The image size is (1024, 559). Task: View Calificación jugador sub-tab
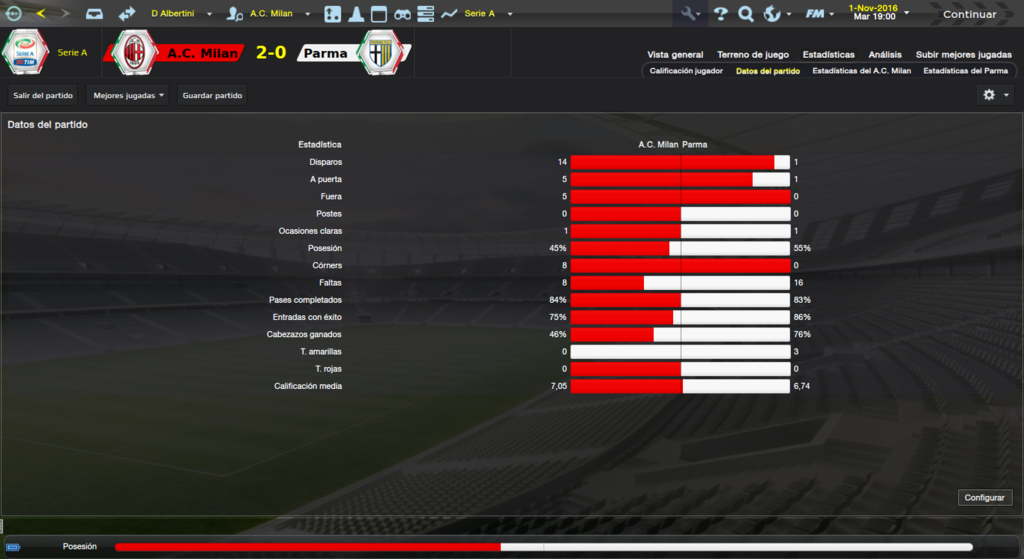[x=686, y=71]
